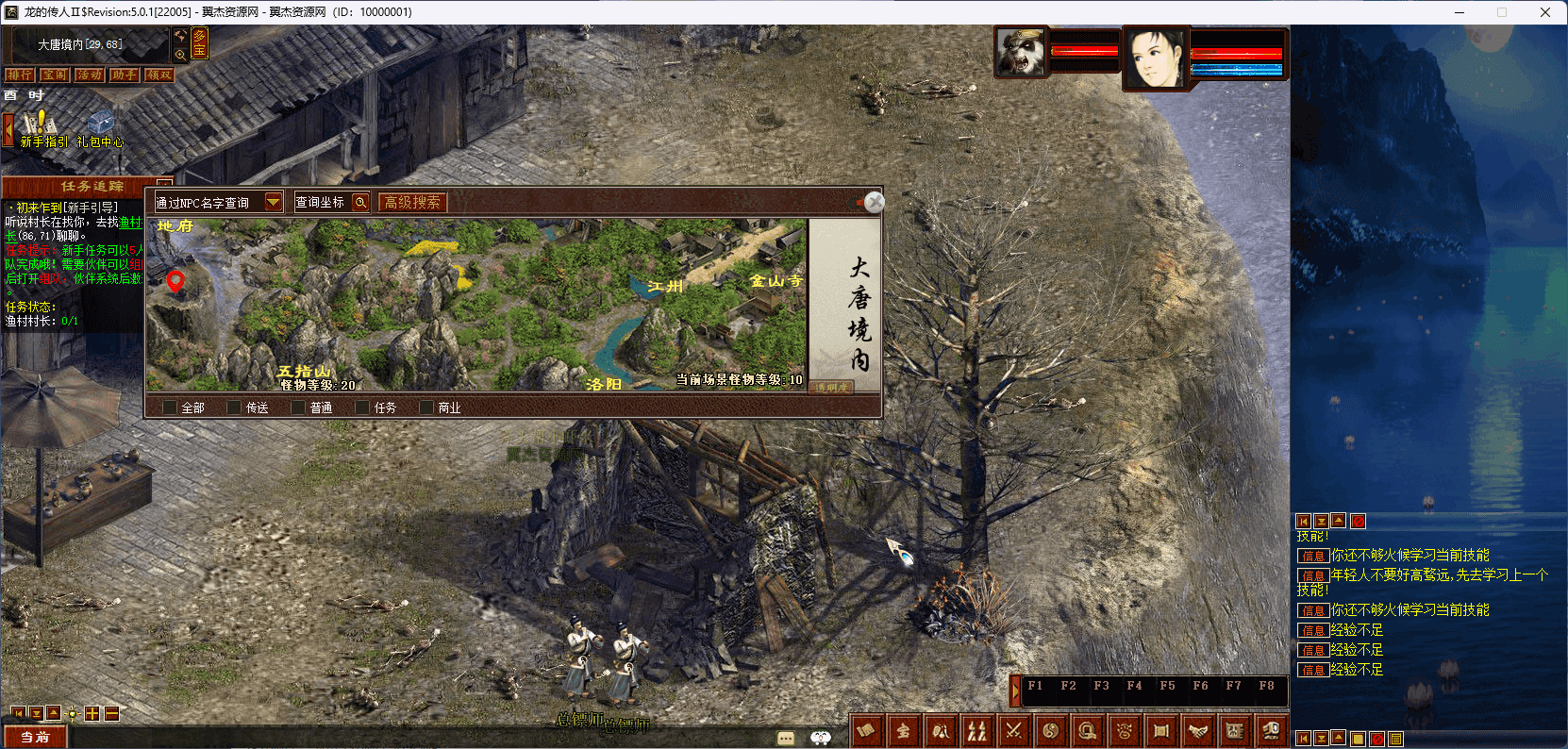
Task: Minimize the game window
Action: [x=1460, y=12]
